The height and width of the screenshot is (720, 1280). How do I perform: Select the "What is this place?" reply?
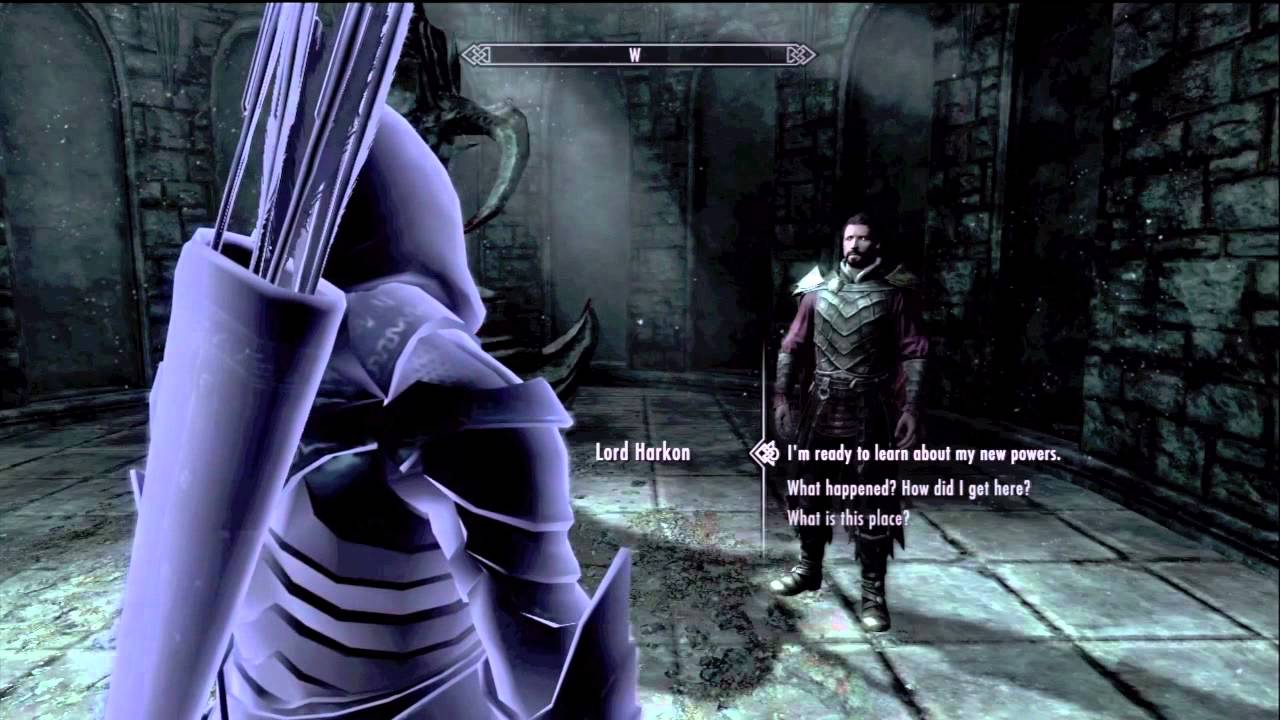(848, 518)
